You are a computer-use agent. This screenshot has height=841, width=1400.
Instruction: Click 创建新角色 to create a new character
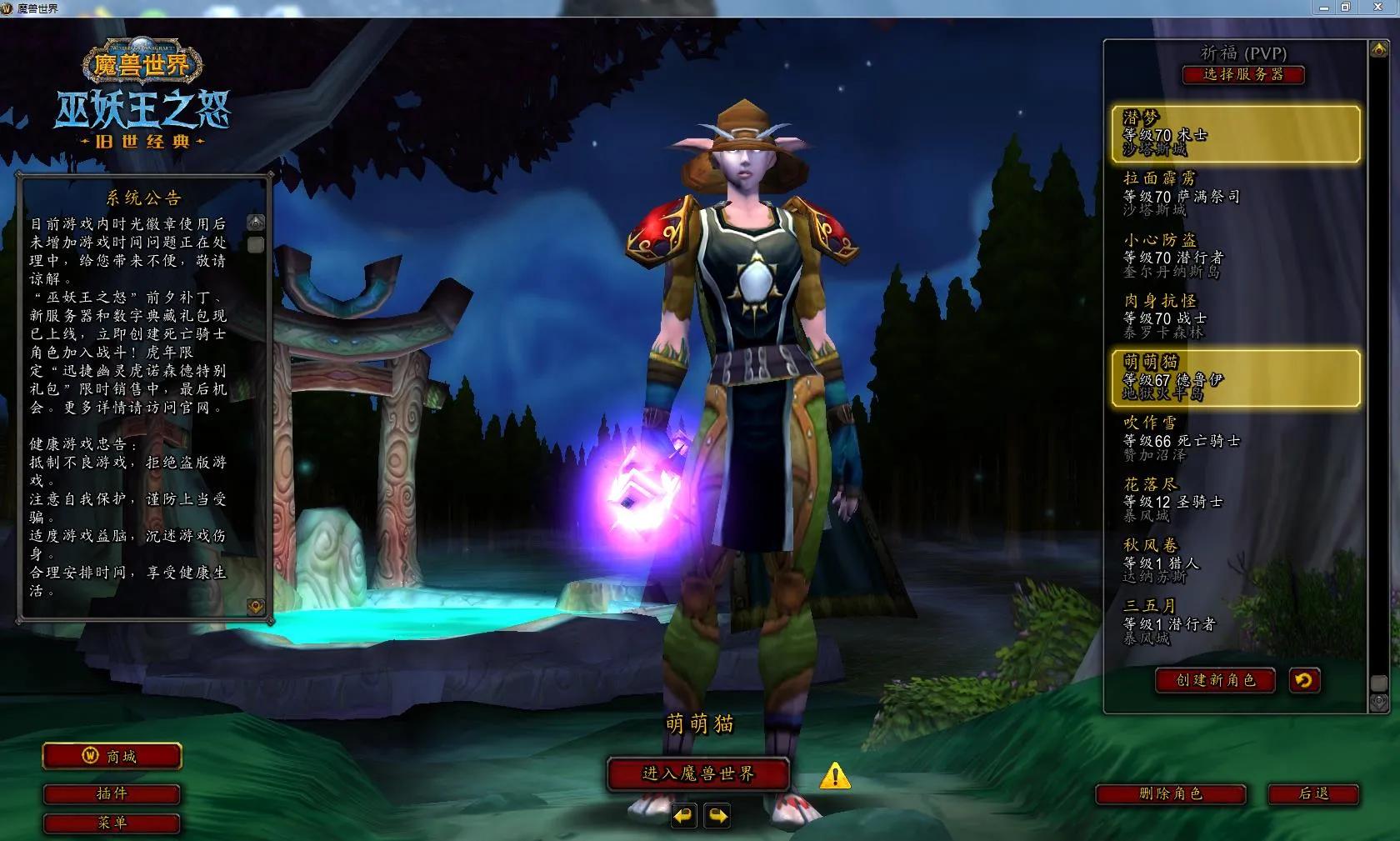pyautogui.click(x=1214, y=680)
